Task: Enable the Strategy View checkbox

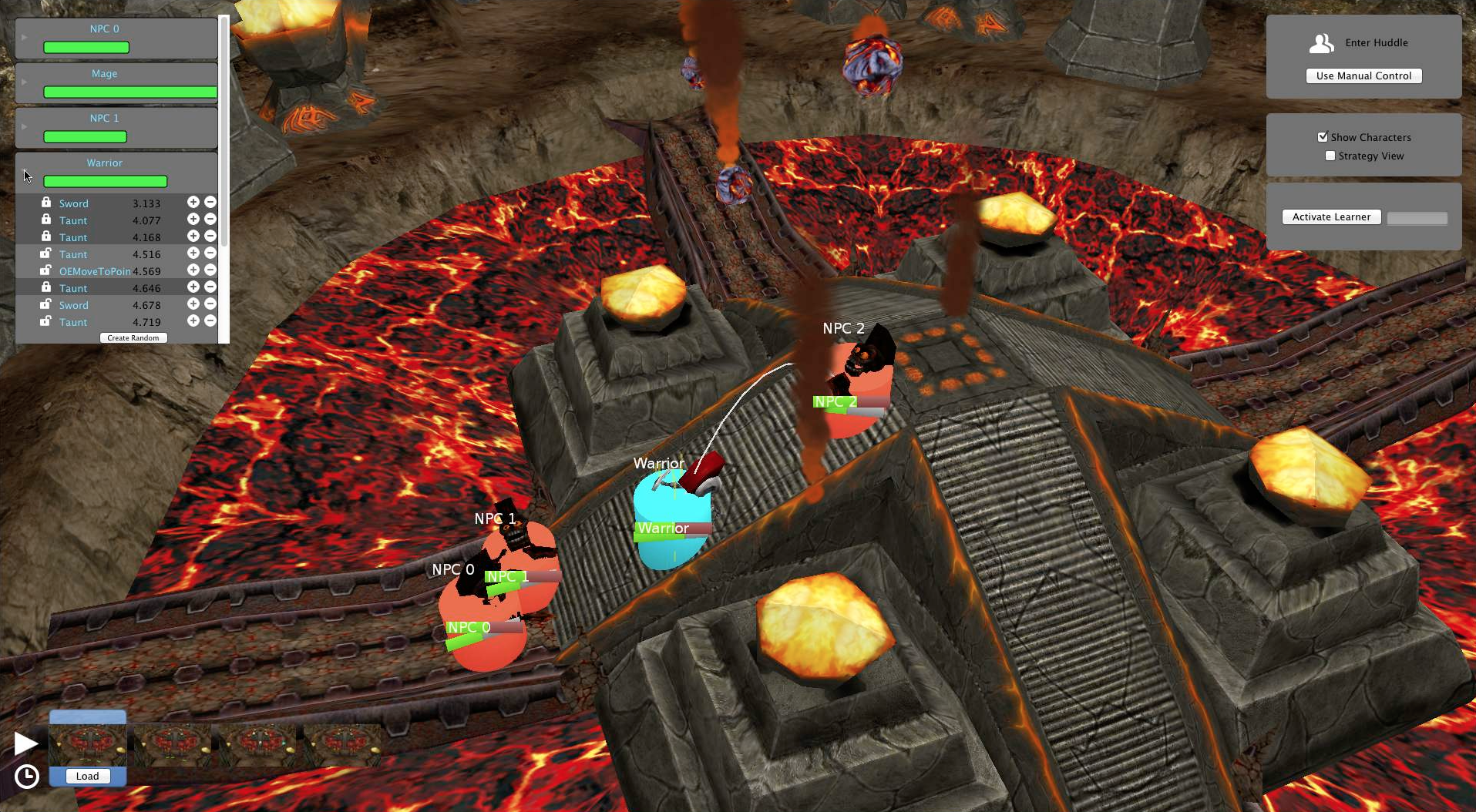Action: [1330, 156]
